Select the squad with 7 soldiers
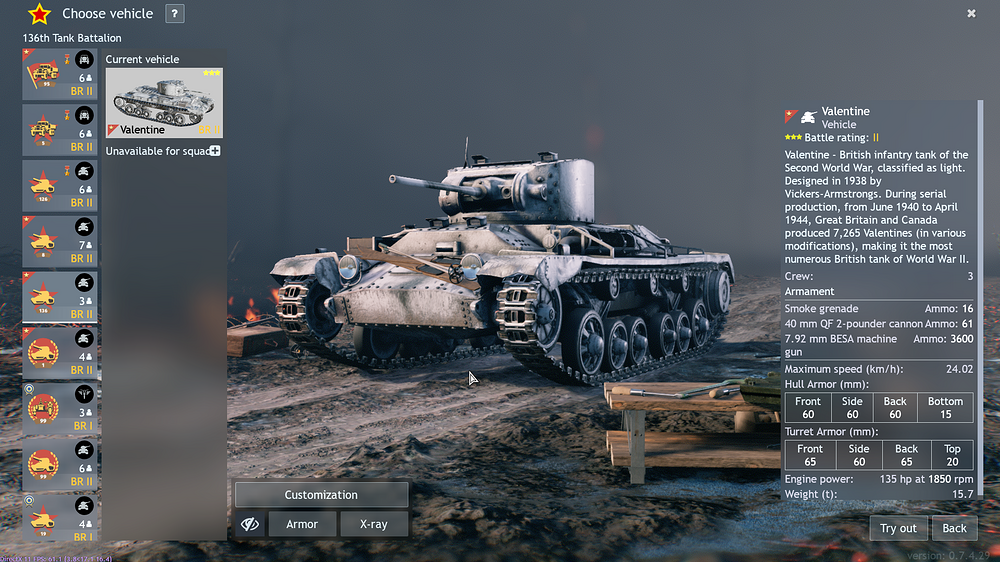 (60, 241)
